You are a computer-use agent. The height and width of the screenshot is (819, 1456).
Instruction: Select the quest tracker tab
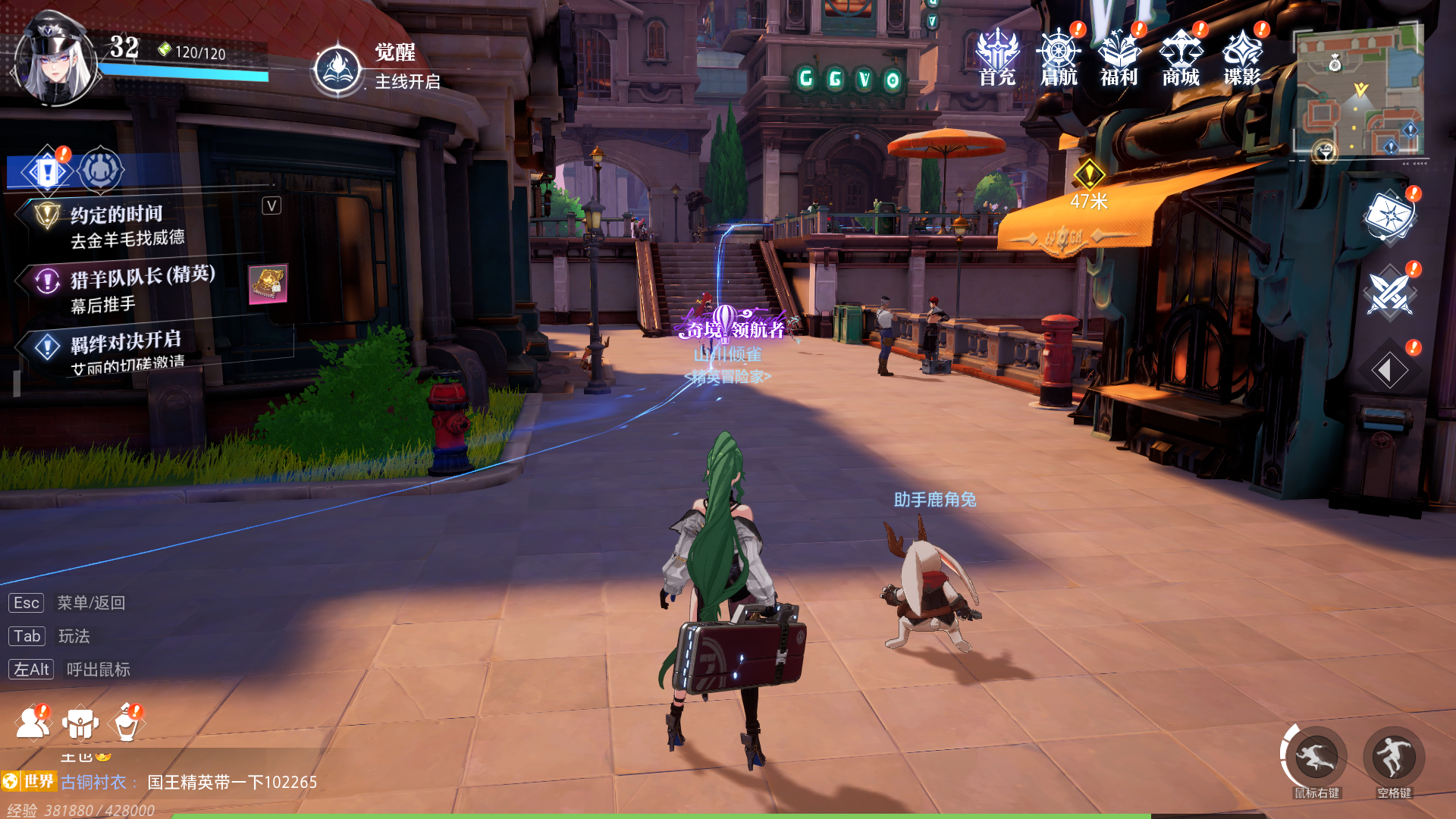47,171
